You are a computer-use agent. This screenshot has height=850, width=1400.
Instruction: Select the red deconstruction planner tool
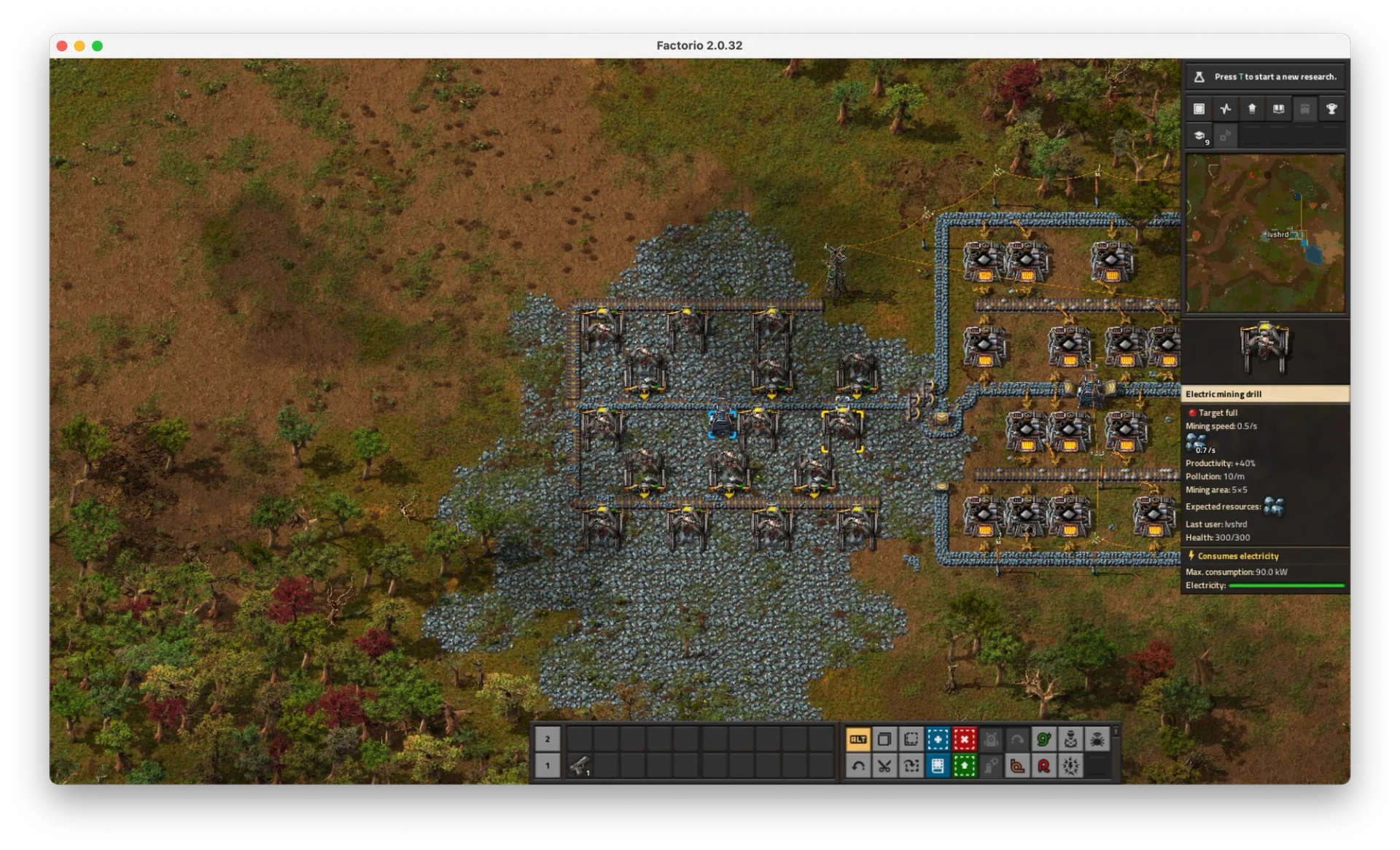964,739
